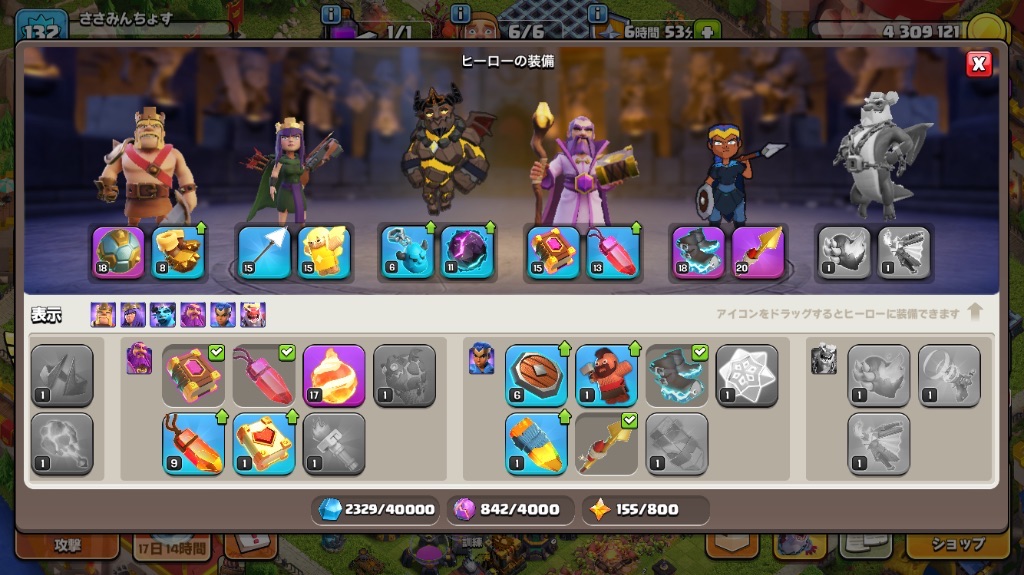Select the red Healing Tome in inventory
This screenshot has width=1024, height=575.
(264, 443)
